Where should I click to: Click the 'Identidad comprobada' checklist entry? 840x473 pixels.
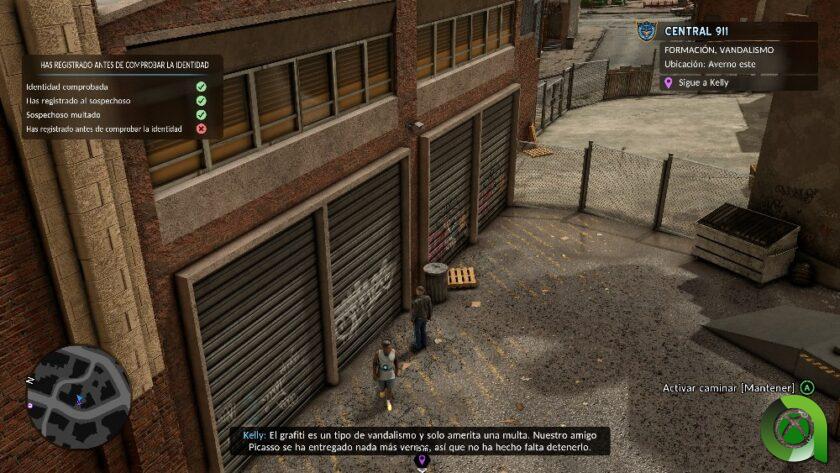point(67,87)
